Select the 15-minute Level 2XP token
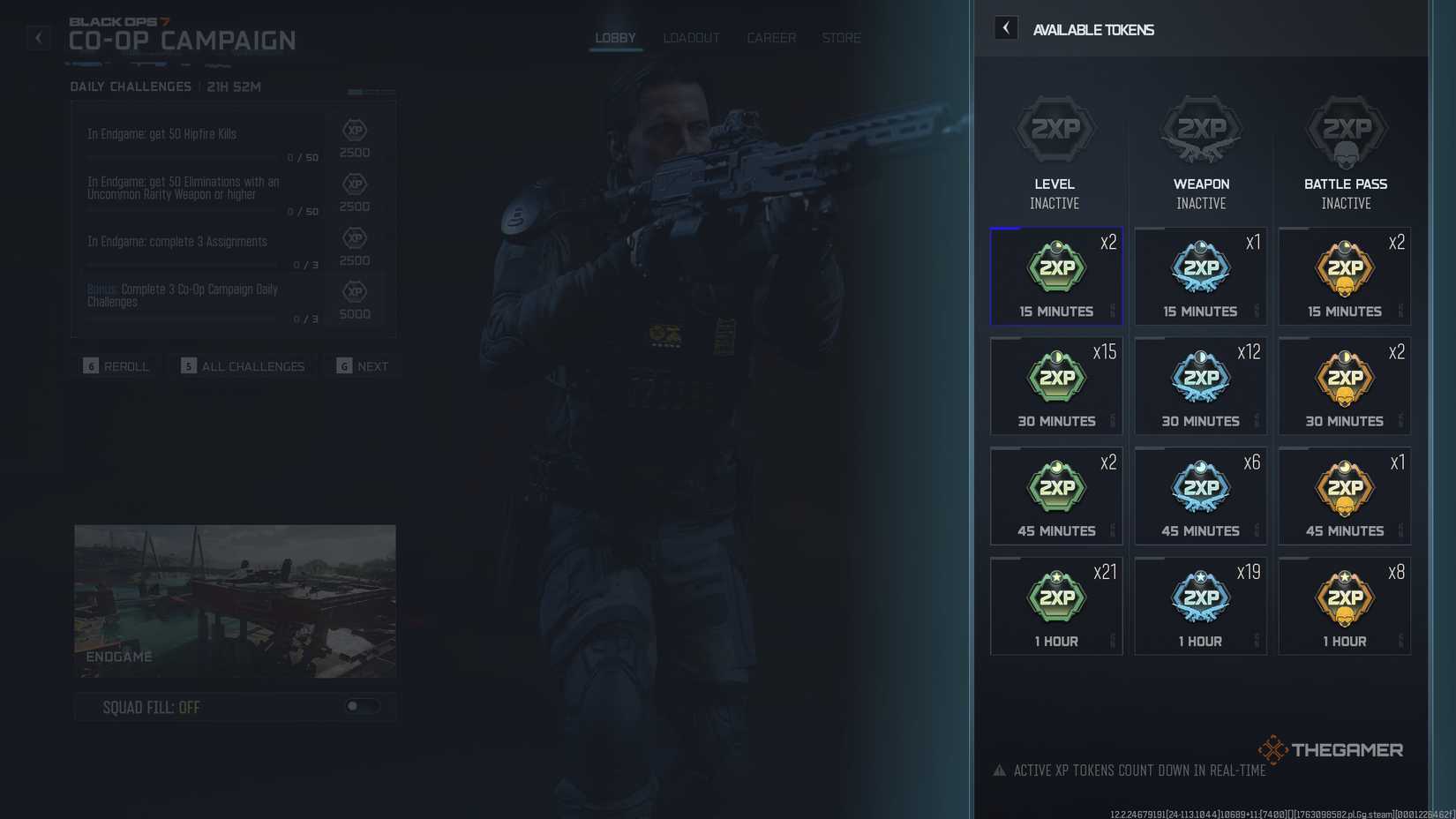Viewport: 1456px width, 819px height. [1055, 275]
